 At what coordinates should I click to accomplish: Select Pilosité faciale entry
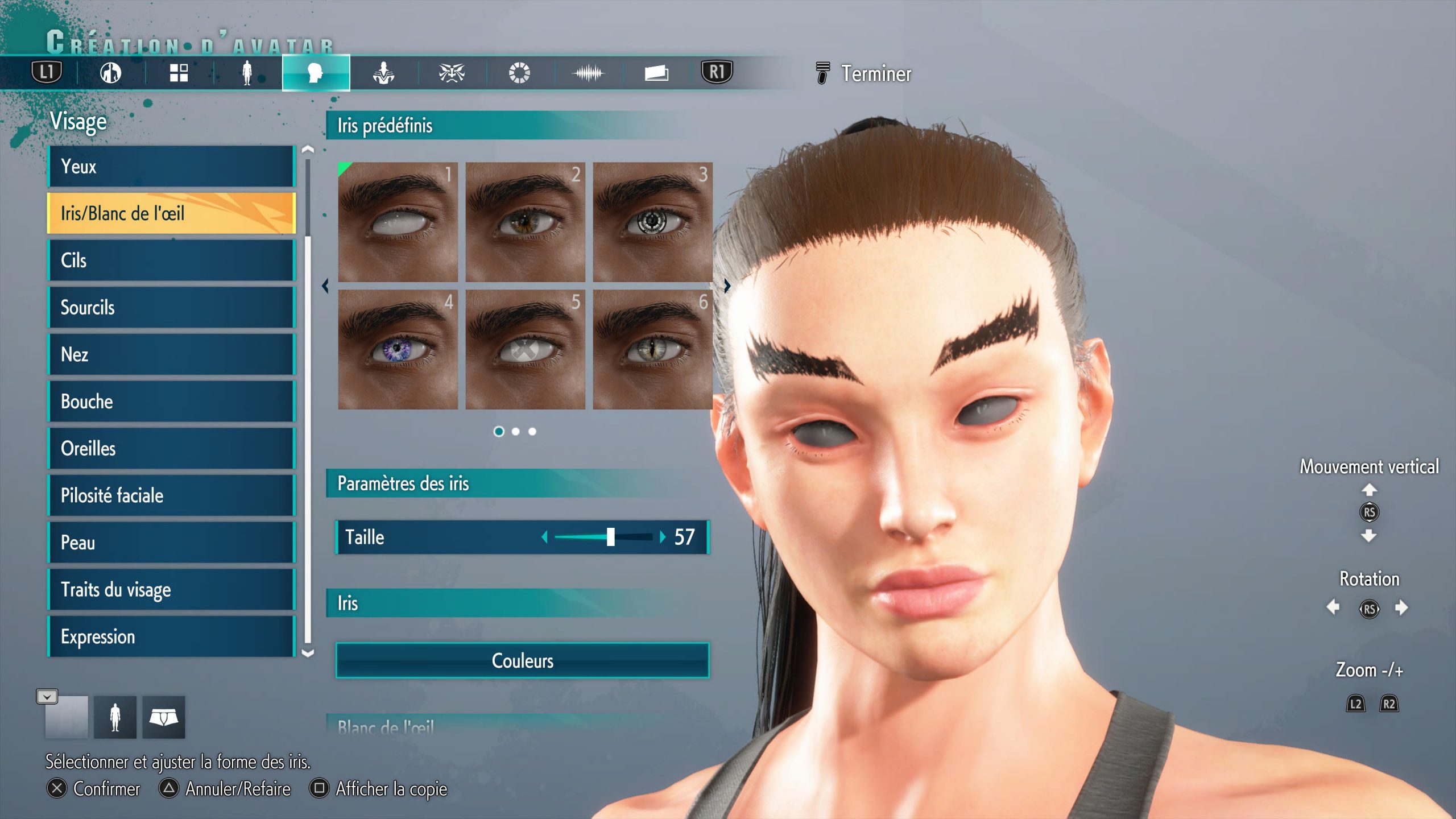(x=171, y=495)
